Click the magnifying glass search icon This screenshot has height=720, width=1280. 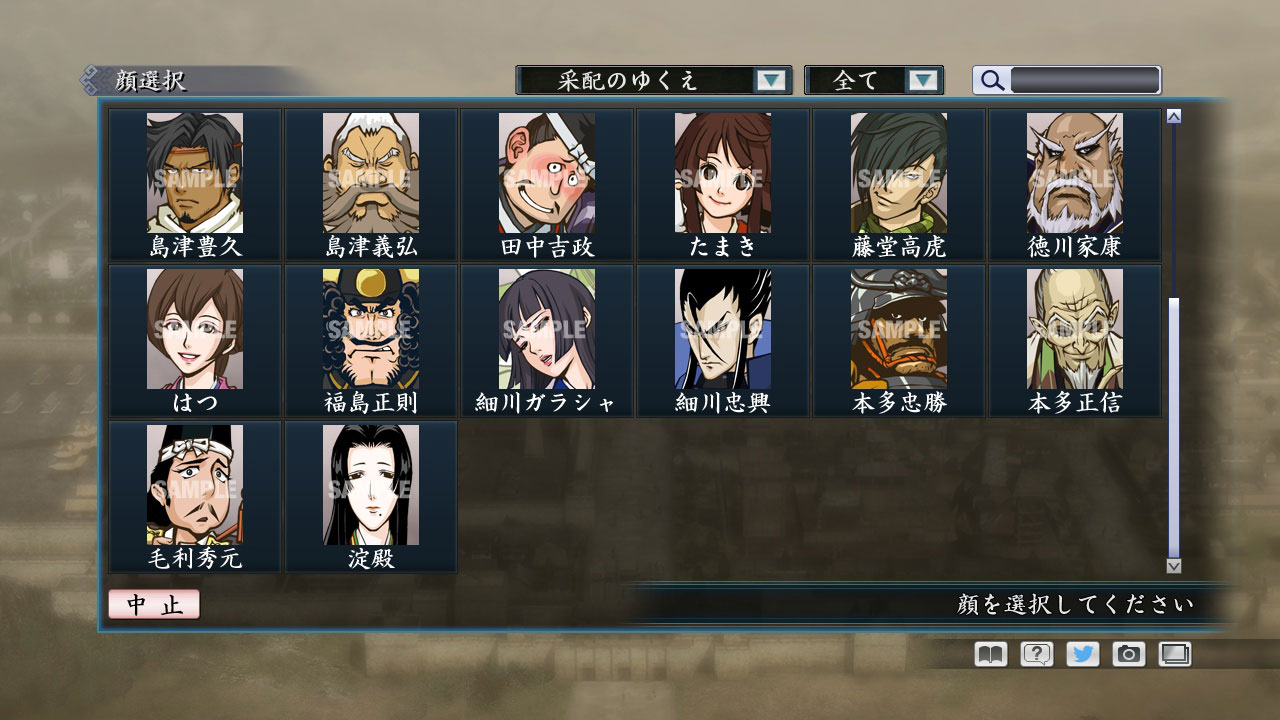click(x=991, y=81)
